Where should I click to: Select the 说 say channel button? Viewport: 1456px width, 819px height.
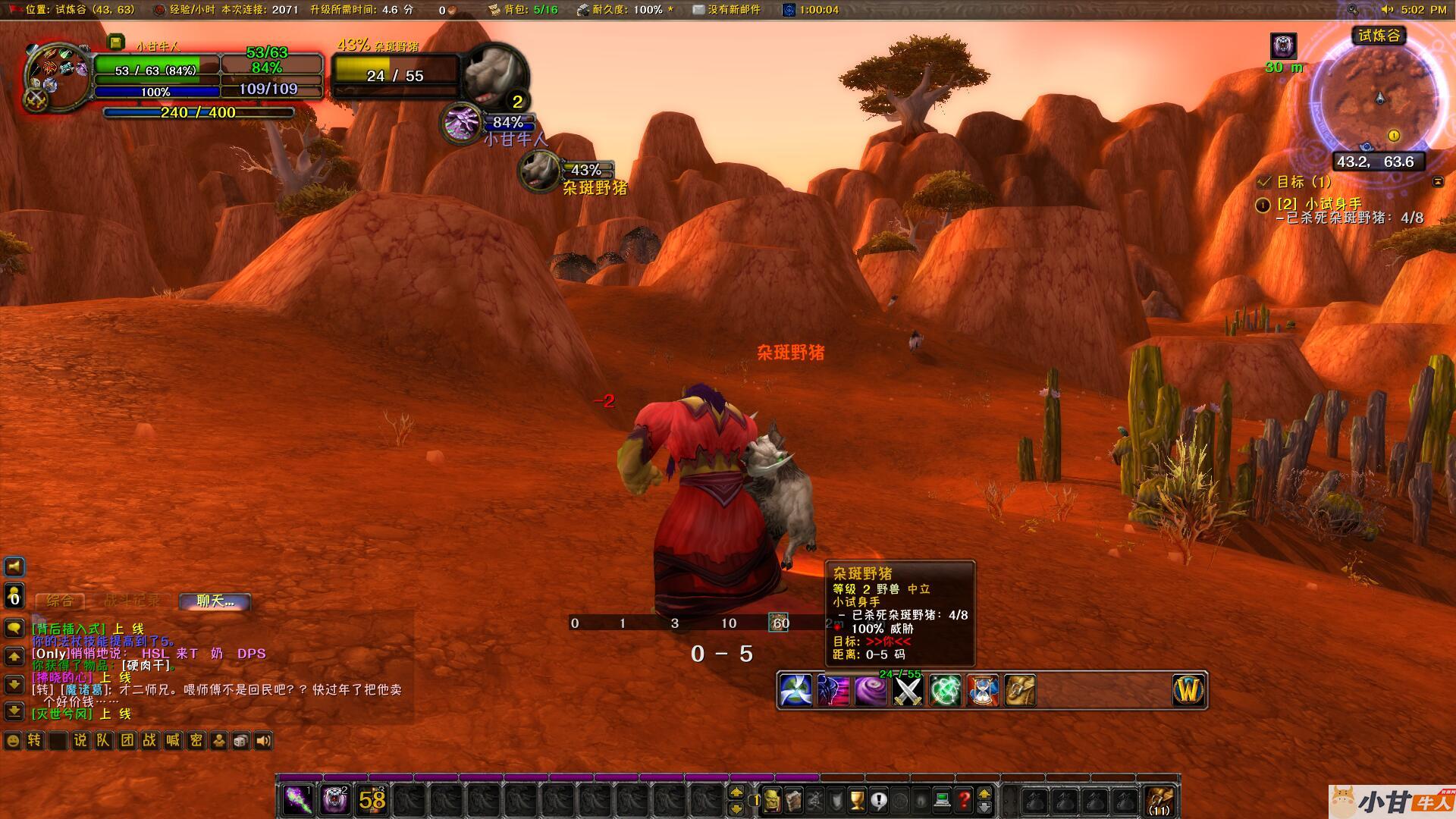coord(80,741)
